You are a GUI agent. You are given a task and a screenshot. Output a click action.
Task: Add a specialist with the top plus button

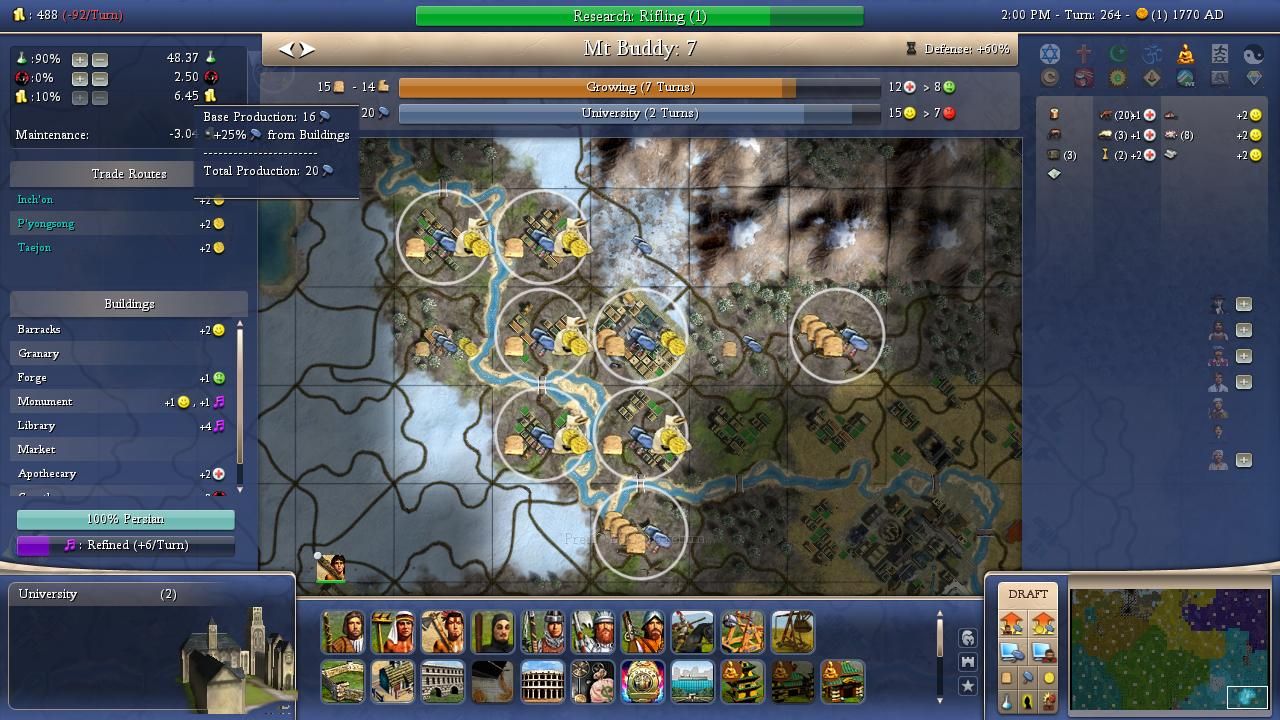coord(1244,304)
